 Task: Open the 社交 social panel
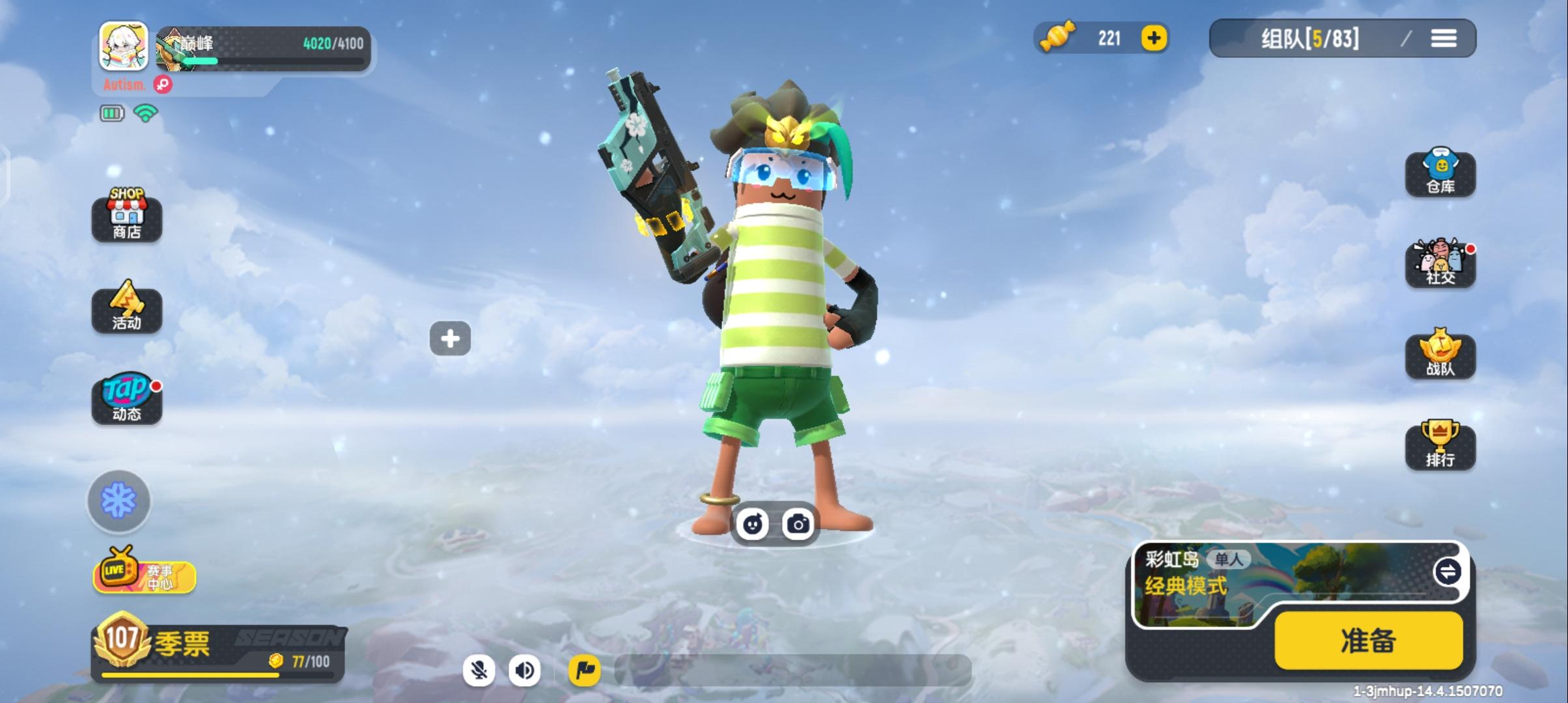click(1441, 265)
